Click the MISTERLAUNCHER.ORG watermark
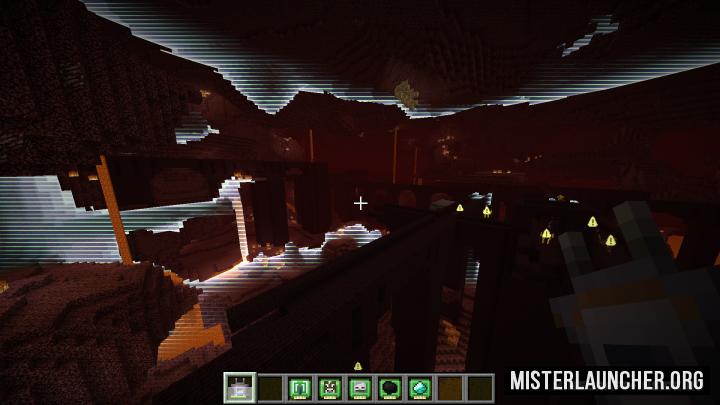This screenshot has width=720, height=405. (606, 381)
